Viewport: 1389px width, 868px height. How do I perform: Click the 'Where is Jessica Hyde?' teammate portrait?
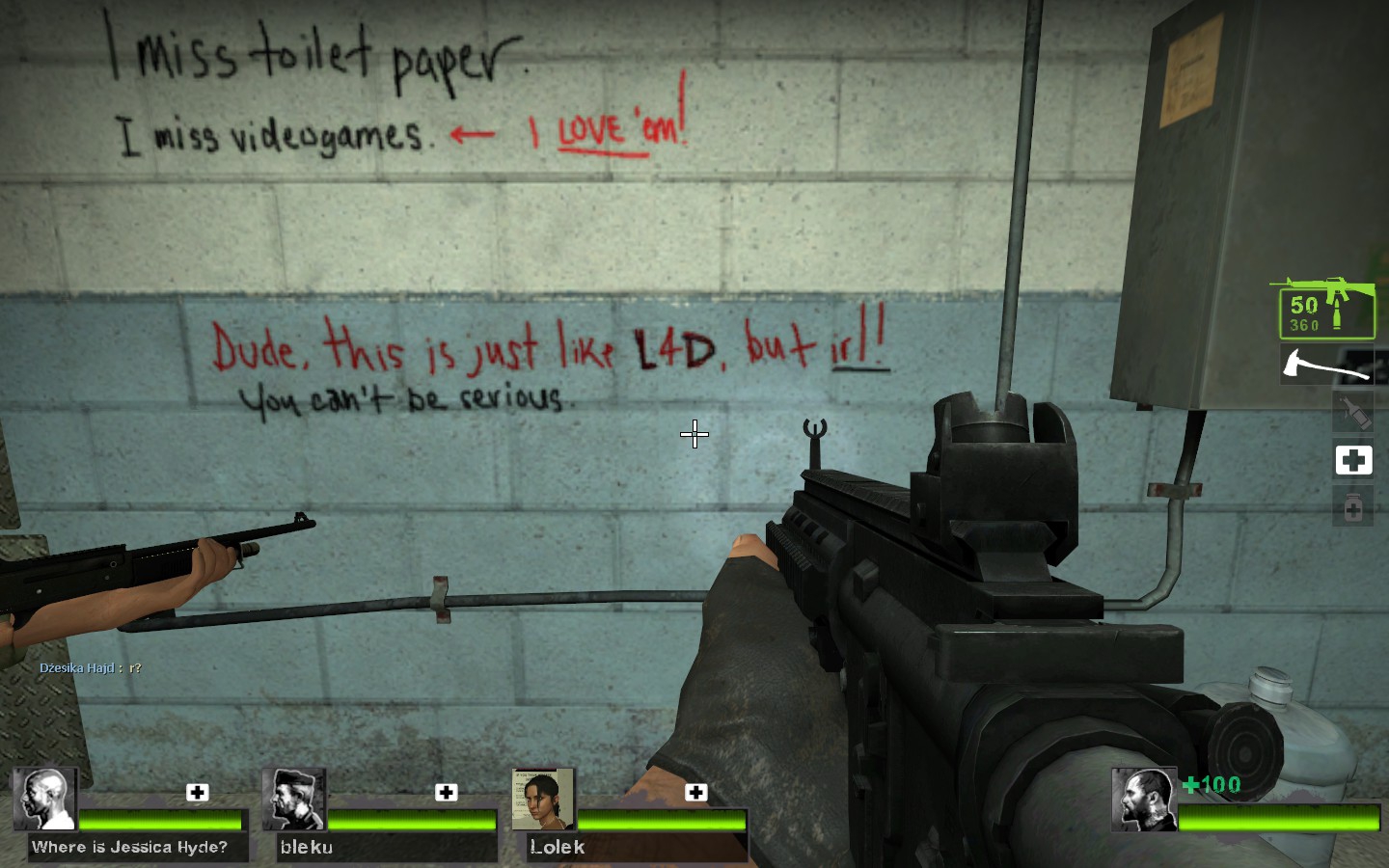pos(44,799)
